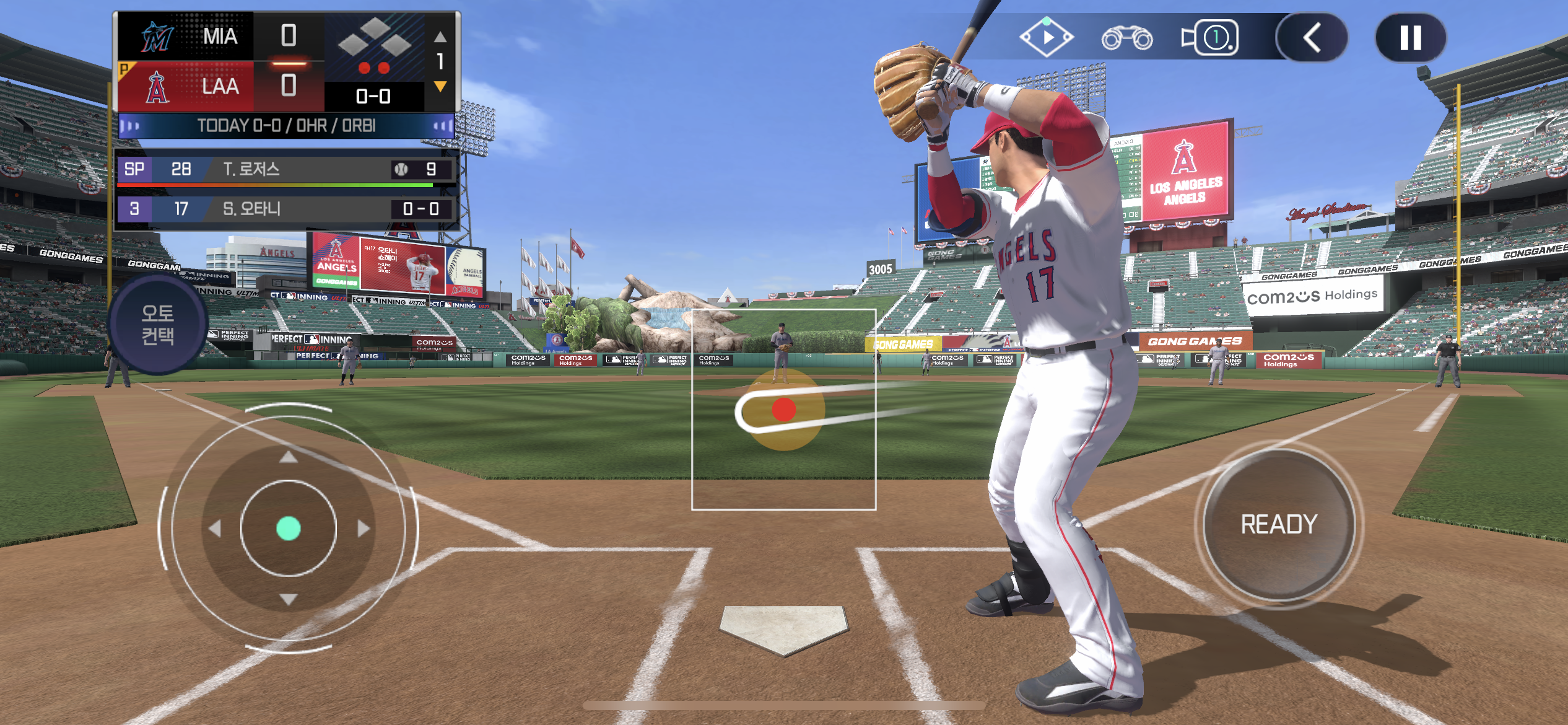Activate the diamond play-speed icon

coord(1047,37)
